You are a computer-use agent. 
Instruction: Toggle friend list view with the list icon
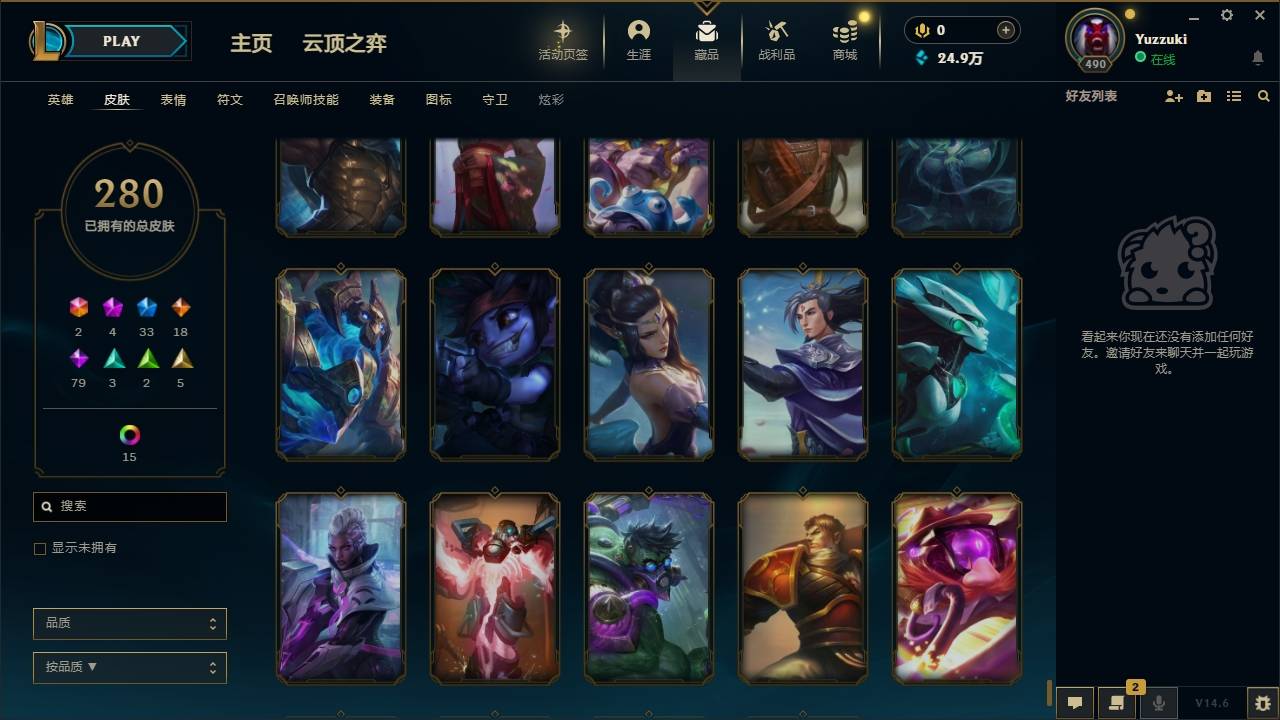[1234, 96]
